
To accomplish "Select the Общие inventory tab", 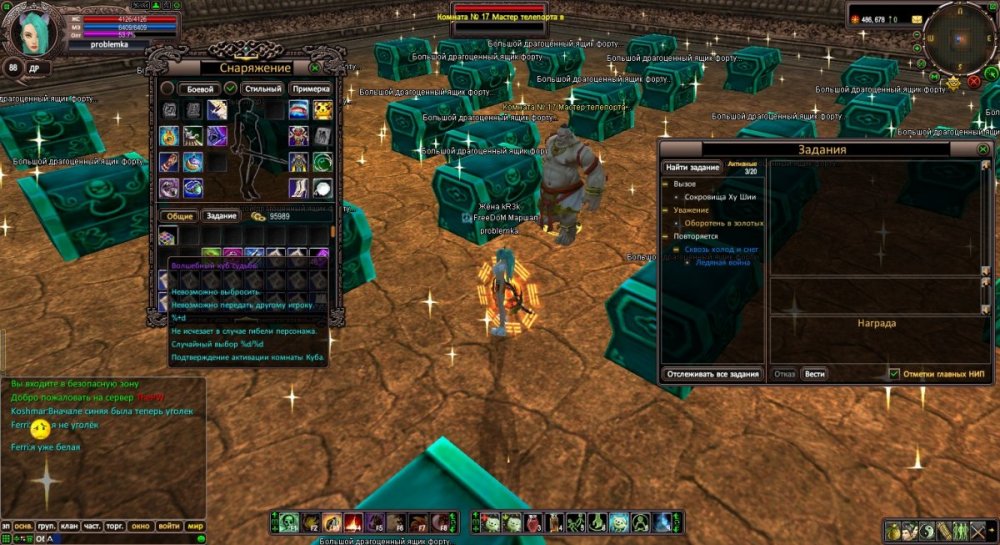I will click(x=180, y=216).
